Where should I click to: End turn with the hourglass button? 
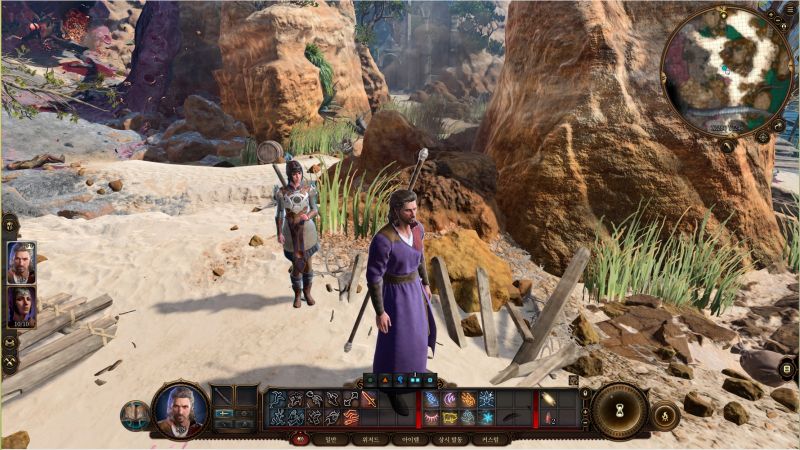pyautogui.click(x=619, y=410)
